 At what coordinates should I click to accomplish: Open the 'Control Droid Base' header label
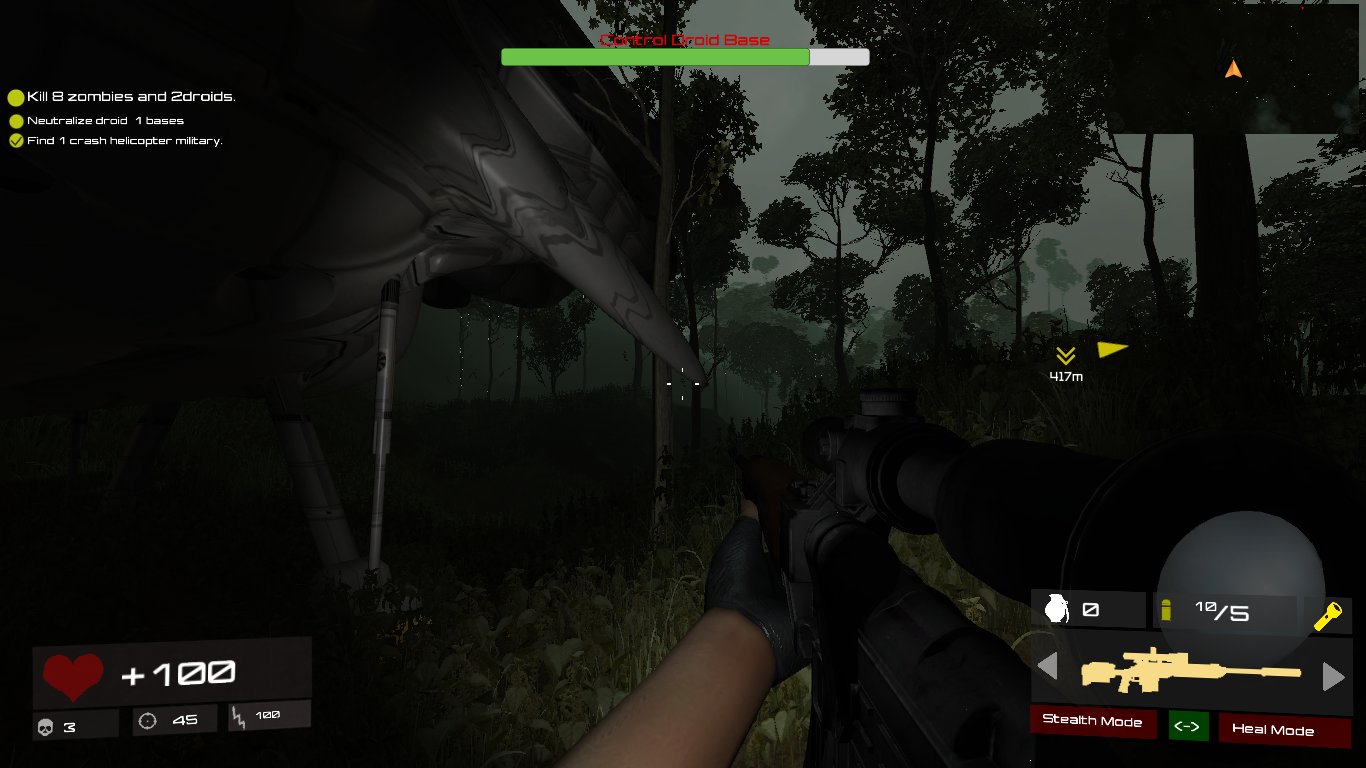684,40
